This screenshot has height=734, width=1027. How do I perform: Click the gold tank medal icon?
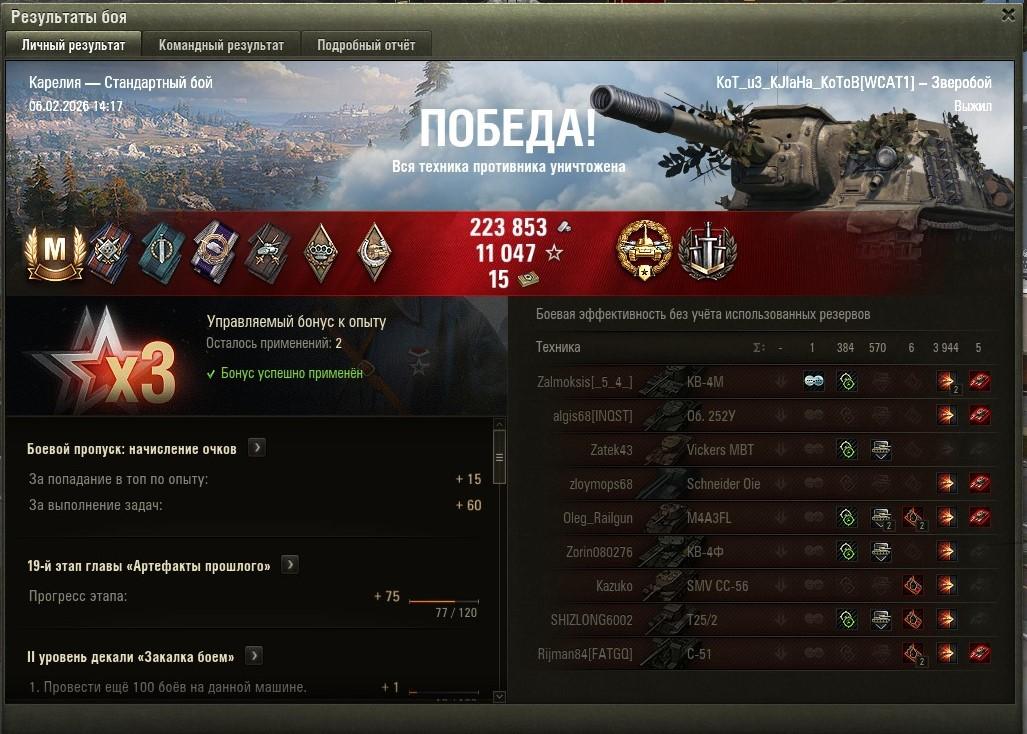tap(644, 251)
